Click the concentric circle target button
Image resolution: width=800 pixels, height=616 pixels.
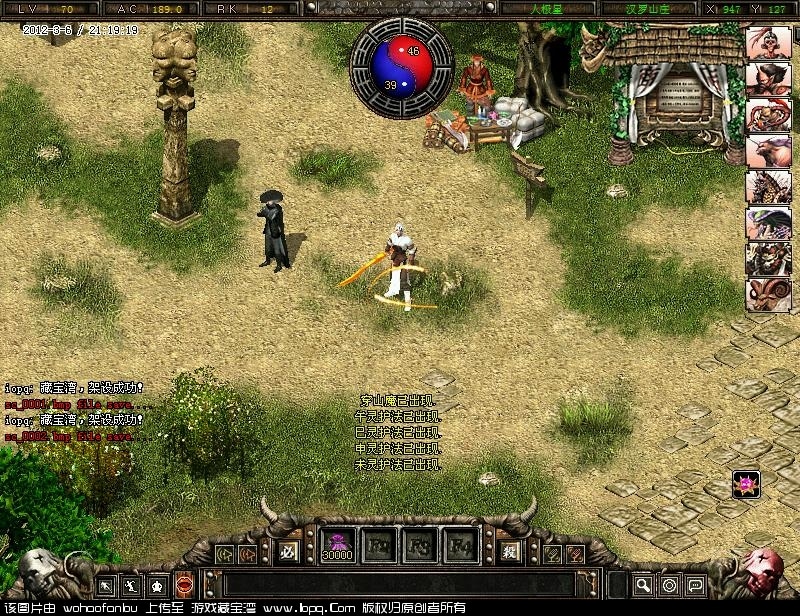pos(669,584)
